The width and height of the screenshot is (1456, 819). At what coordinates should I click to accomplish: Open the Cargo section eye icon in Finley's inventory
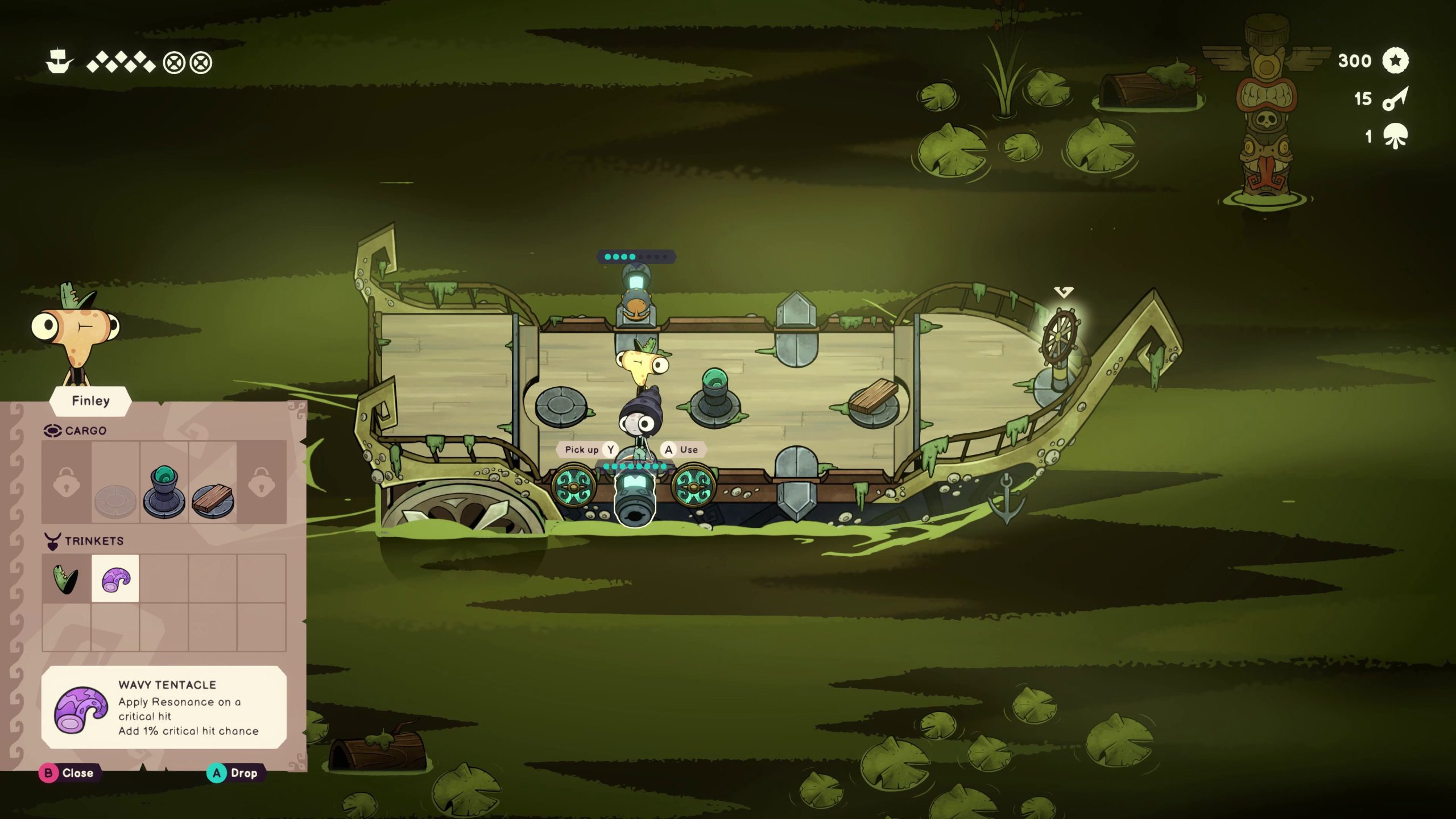[x=54, y=431]
